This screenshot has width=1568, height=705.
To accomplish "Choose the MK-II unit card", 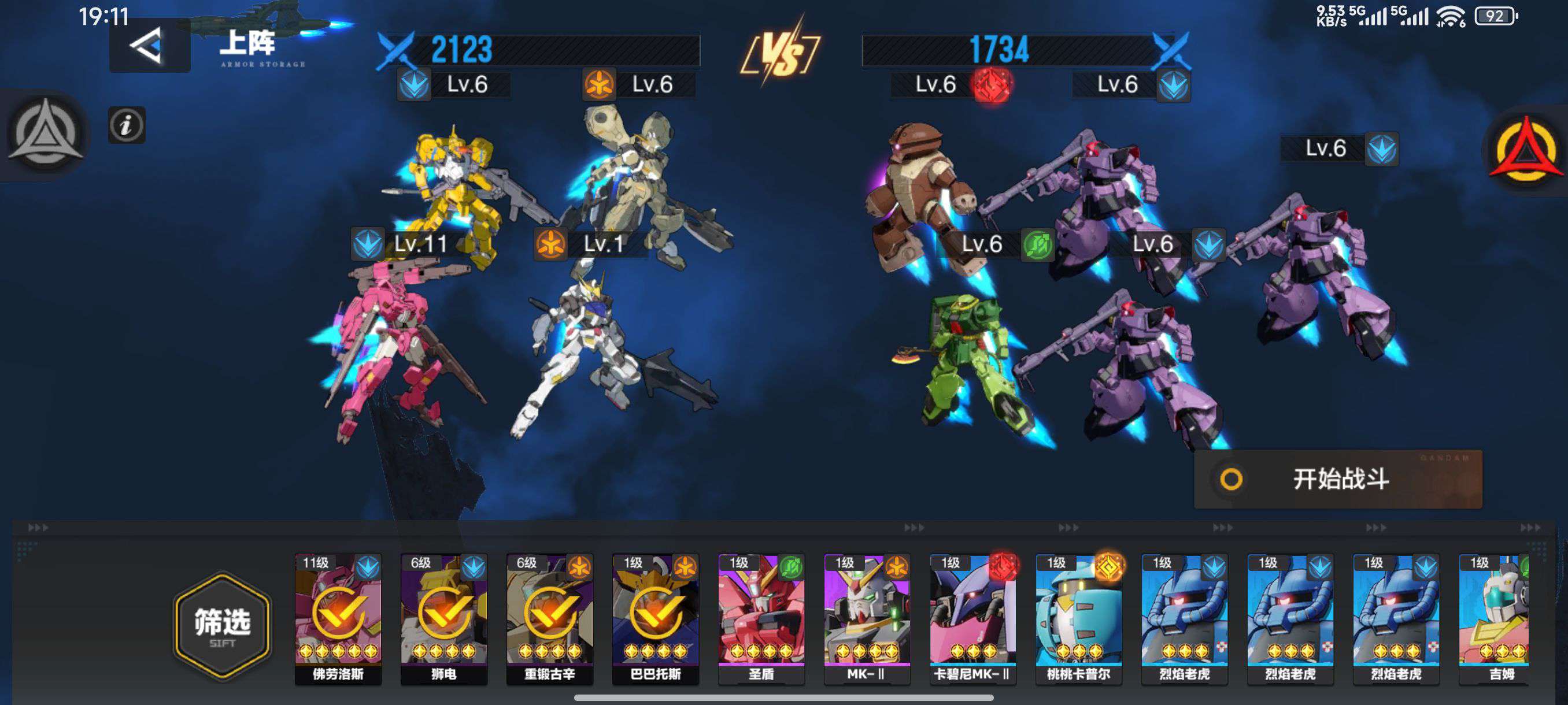I will coord(867,618).
